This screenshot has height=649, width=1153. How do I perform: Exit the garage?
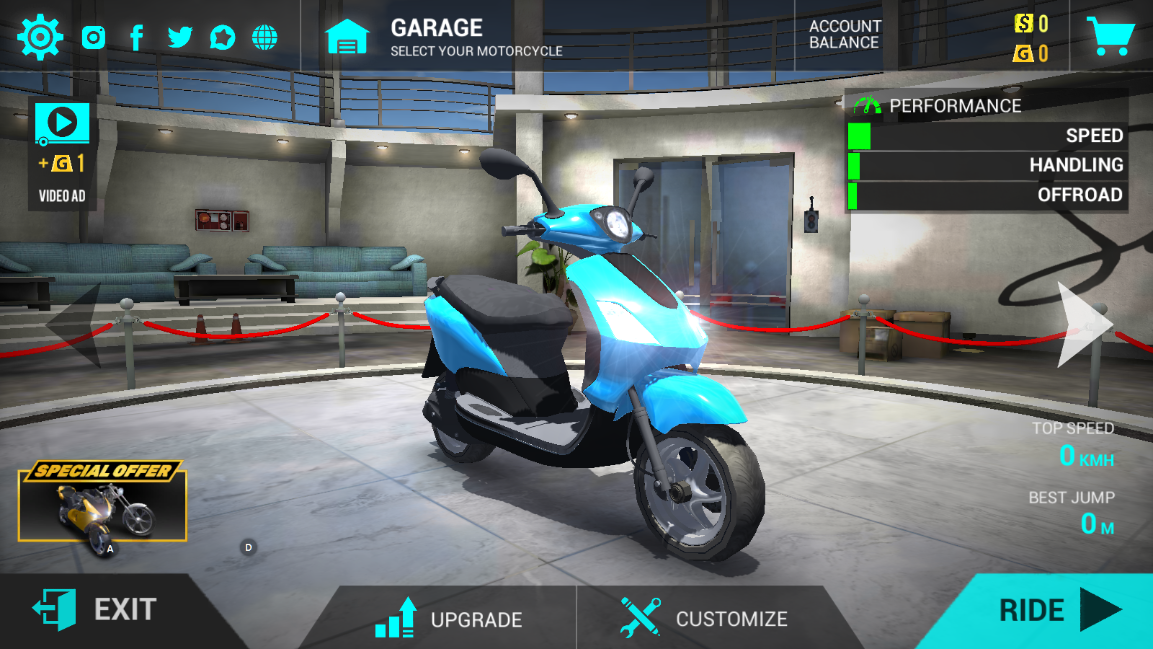point(95,609)
